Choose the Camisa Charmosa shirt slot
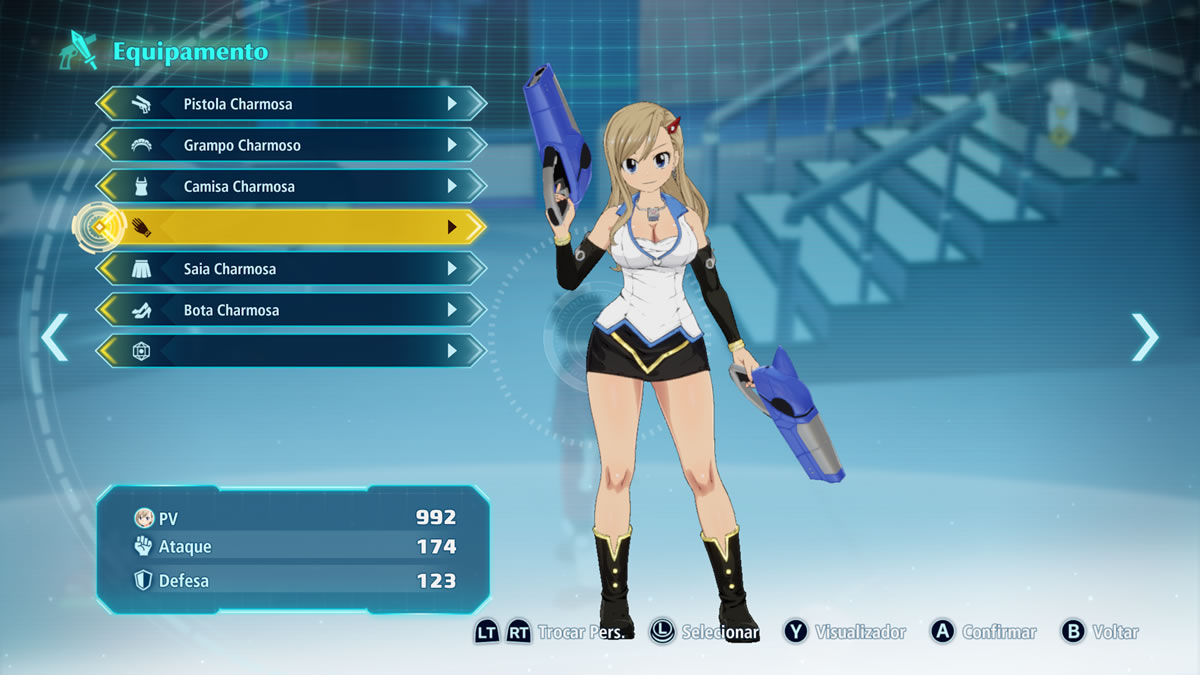1200x675 pixels. [290, 187]
